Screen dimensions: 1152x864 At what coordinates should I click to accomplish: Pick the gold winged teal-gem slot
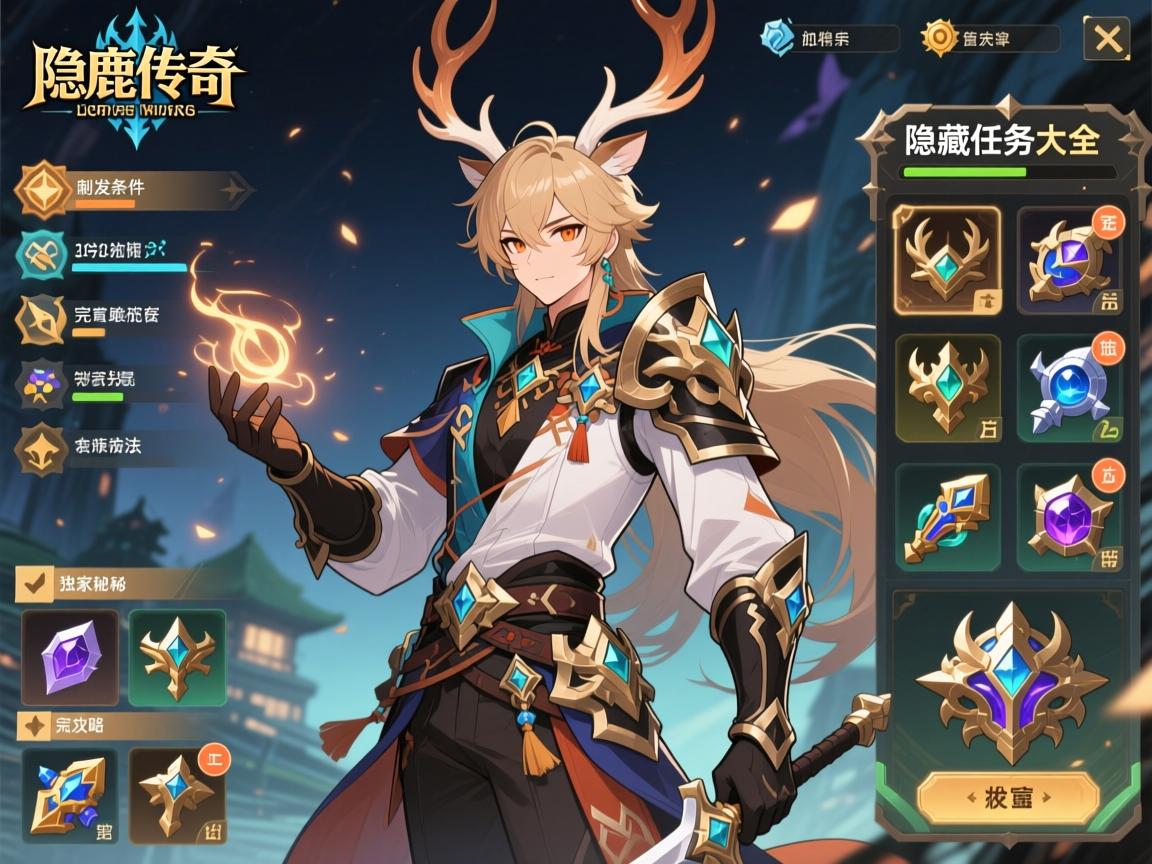(x=177, y=658)
